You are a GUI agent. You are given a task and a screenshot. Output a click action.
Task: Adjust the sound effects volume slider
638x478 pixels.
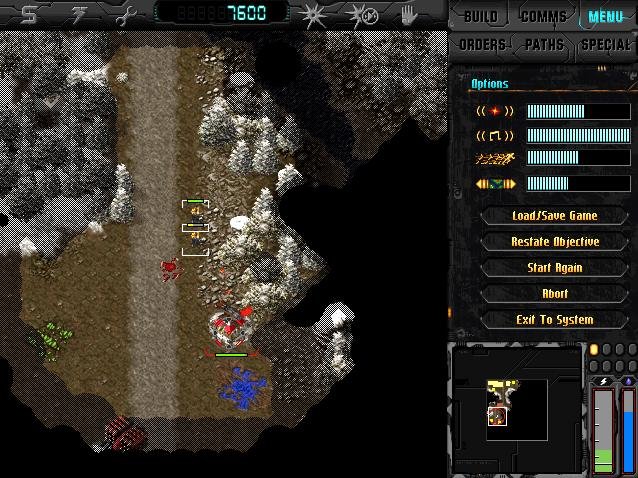(564, 111)
